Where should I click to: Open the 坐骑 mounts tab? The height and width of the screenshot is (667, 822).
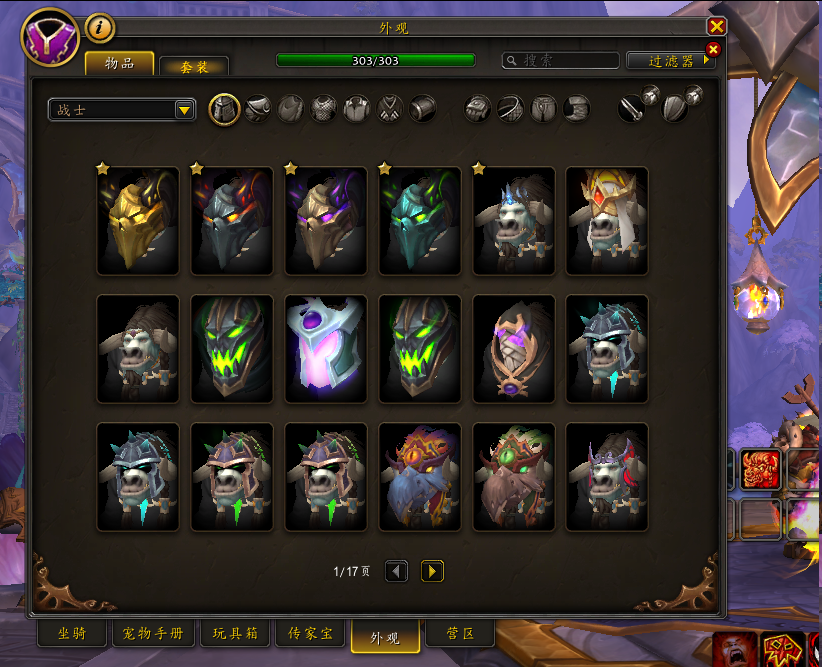71,634
